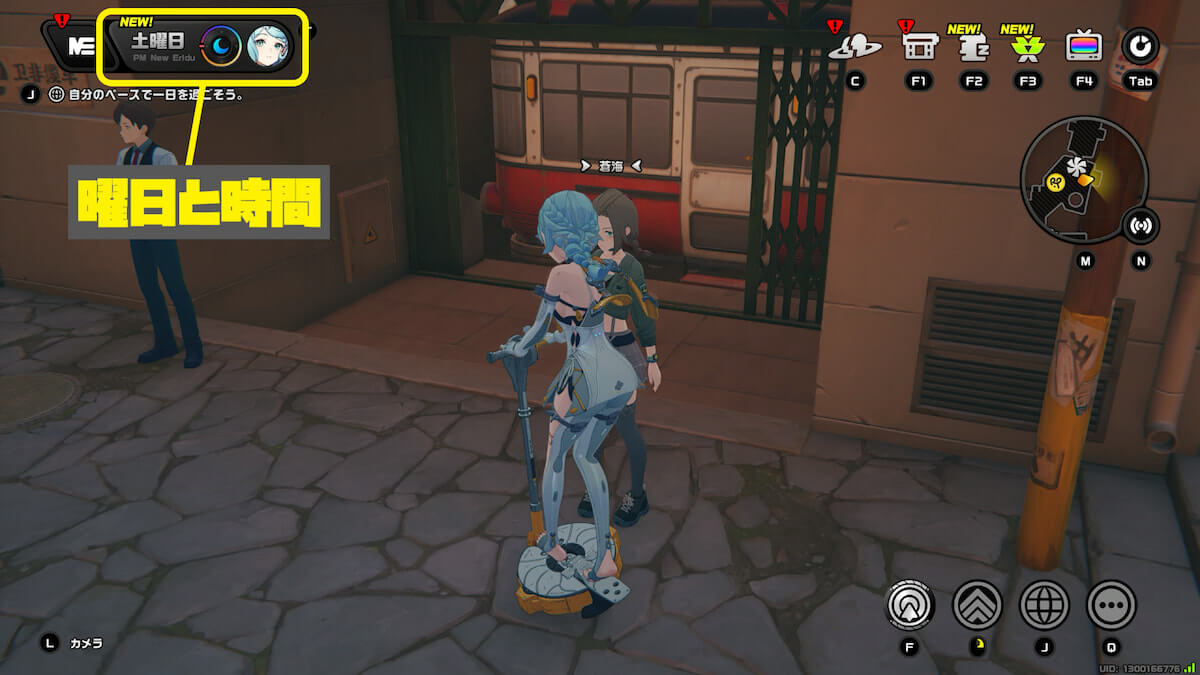Select the blue-haired character portrait
The width and height of the screenshot is (1200, 675).
click(269, 46)
